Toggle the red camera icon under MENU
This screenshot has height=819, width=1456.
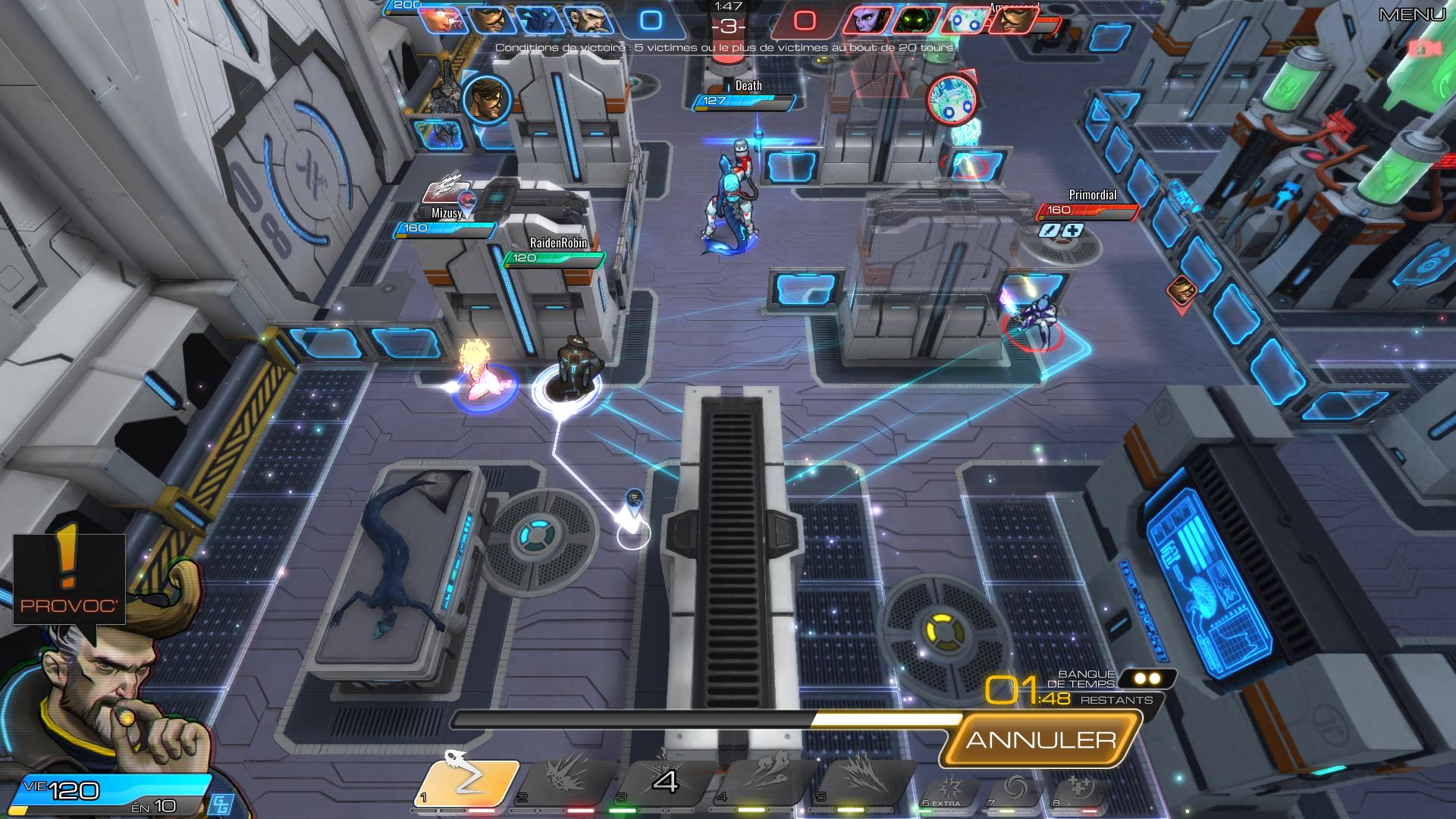(1425, 49)
